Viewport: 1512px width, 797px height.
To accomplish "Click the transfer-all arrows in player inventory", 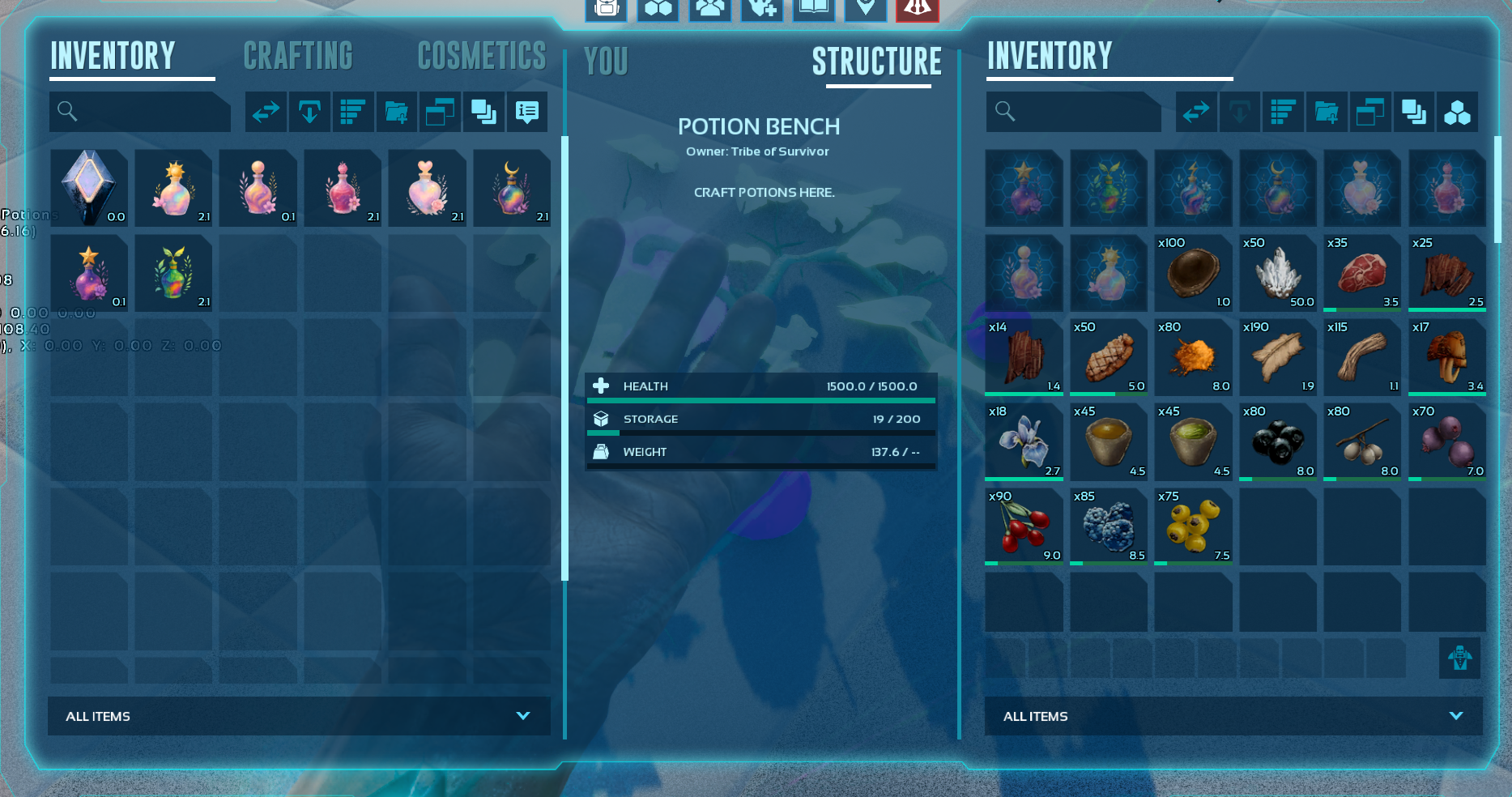I will pos(266,112).
